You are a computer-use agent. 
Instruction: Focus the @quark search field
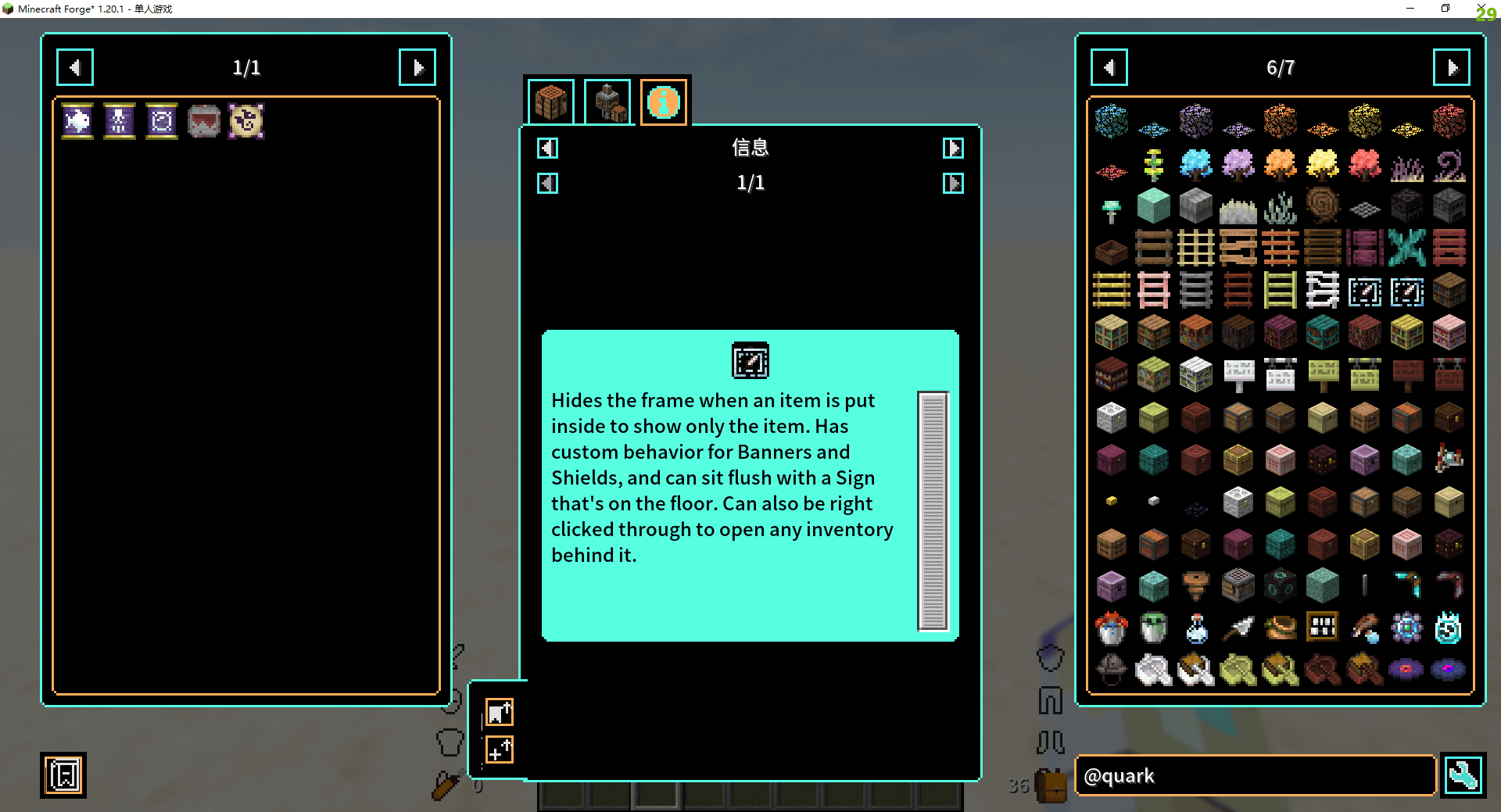coord(1255,776)
